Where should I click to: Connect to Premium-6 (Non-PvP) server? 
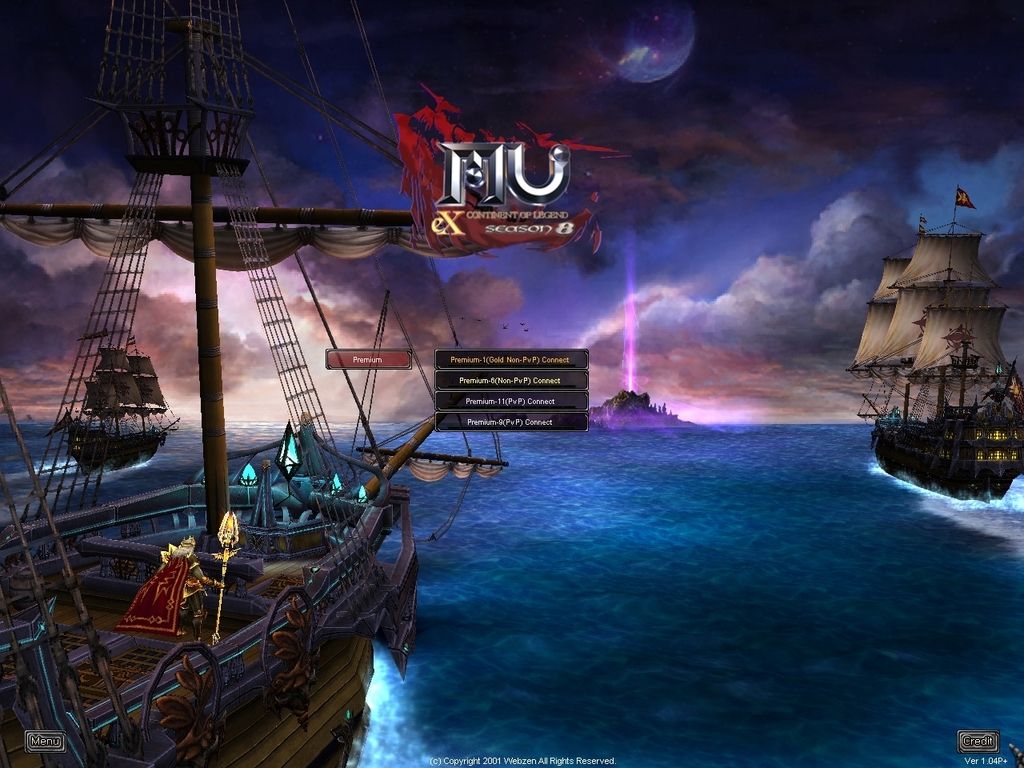pos(511,381)
